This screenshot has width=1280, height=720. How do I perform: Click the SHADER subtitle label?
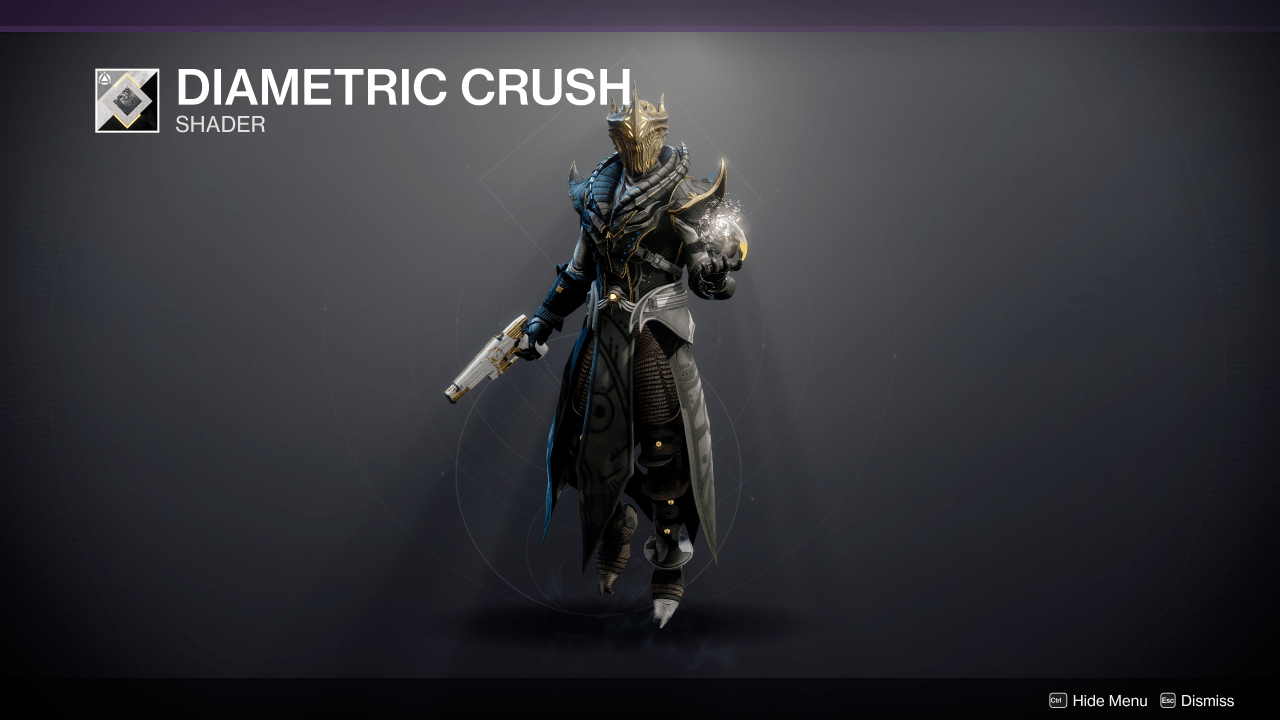[x=219, y=124]
